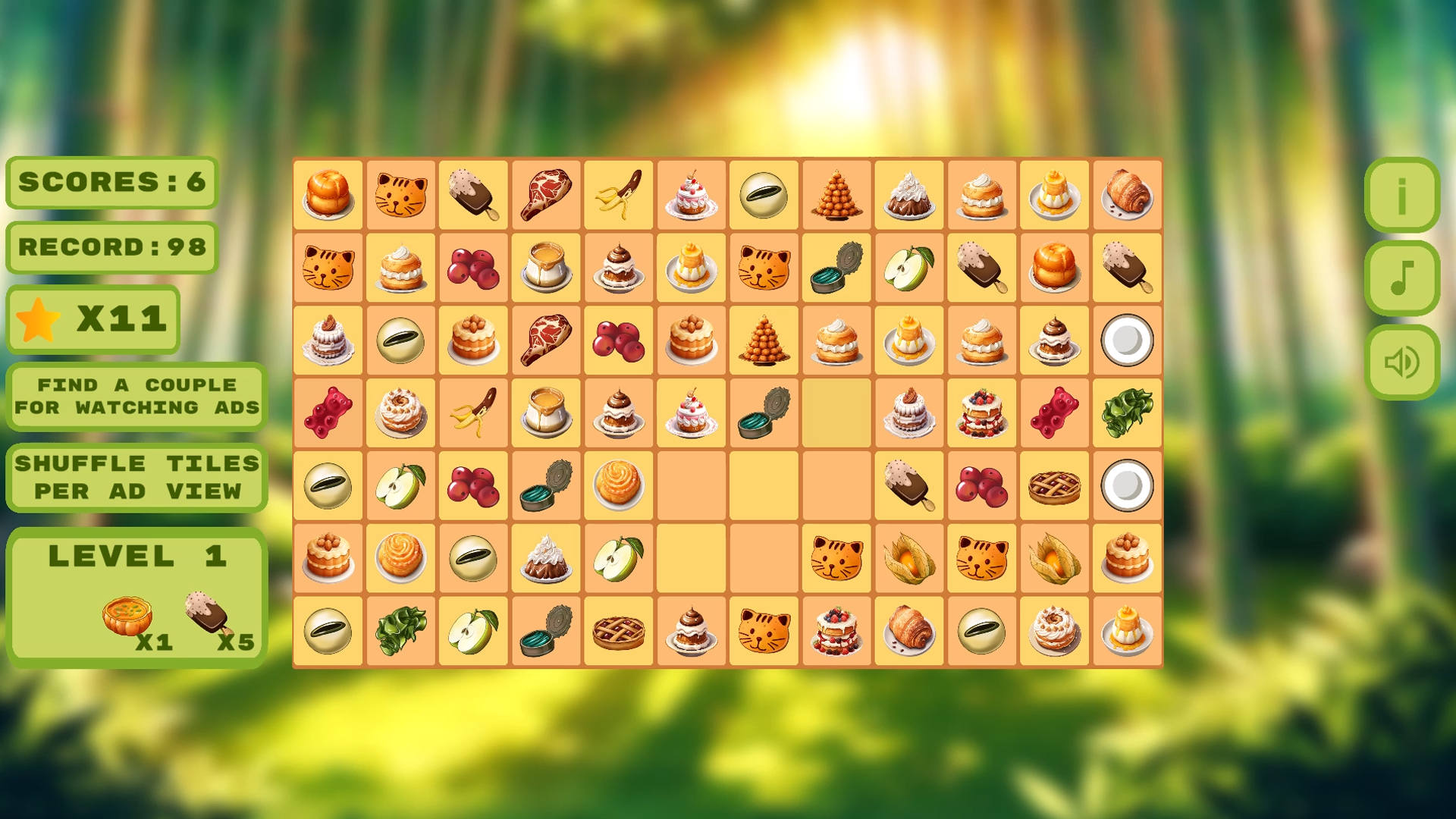
Task: Click the lattice pie tile in bottom row
Action: point(617,630)
